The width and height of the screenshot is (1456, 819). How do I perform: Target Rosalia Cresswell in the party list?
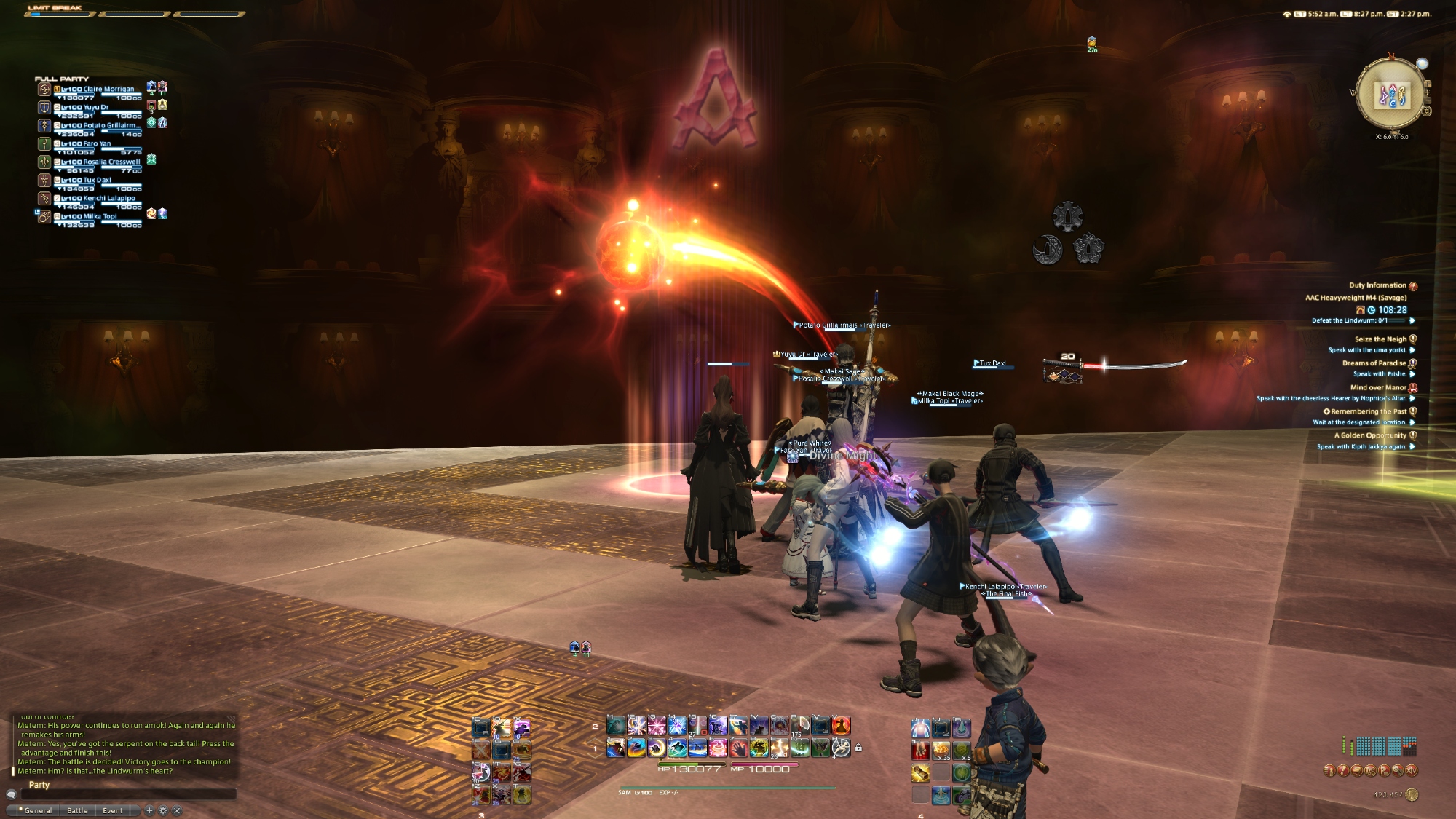(111, 162)
